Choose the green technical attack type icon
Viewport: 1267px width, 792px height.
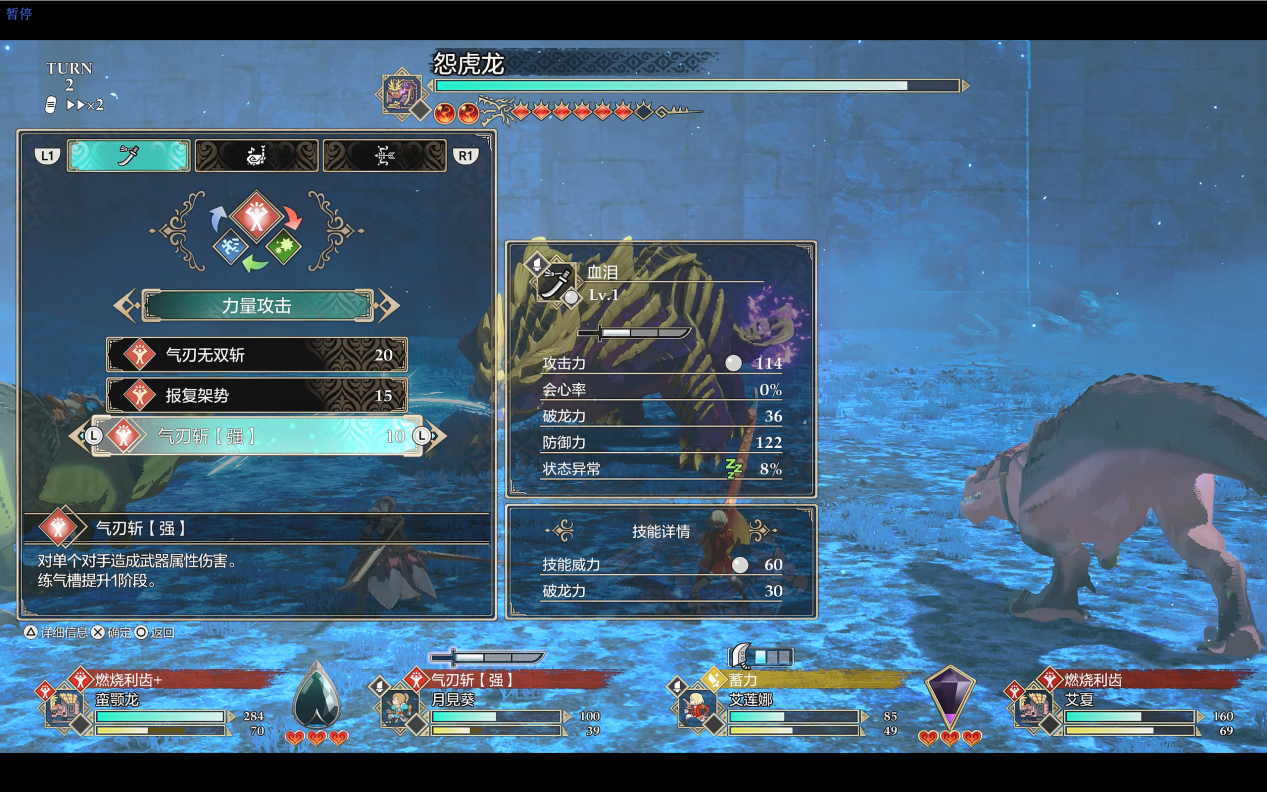pos(283,246)
